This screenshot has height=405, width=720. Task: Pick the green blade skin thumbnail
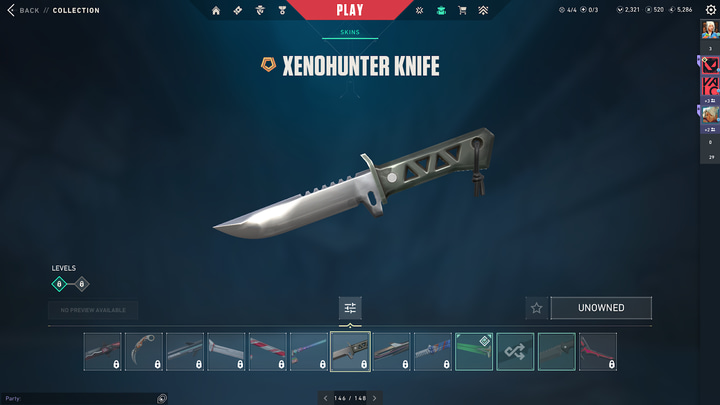474,351
